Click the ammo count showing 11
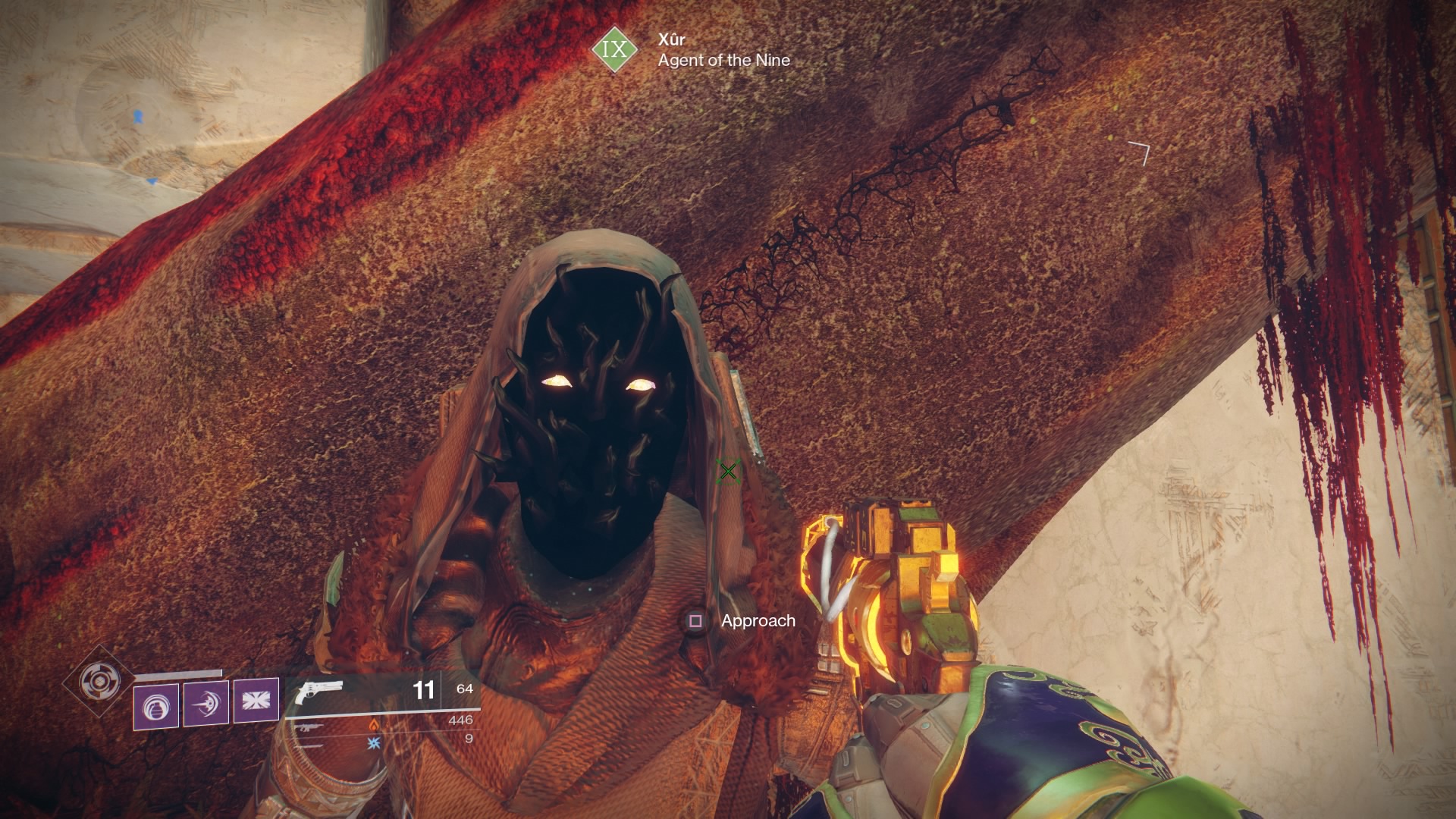This screenshot has height=819, width=1456. (x=423, y=689)
